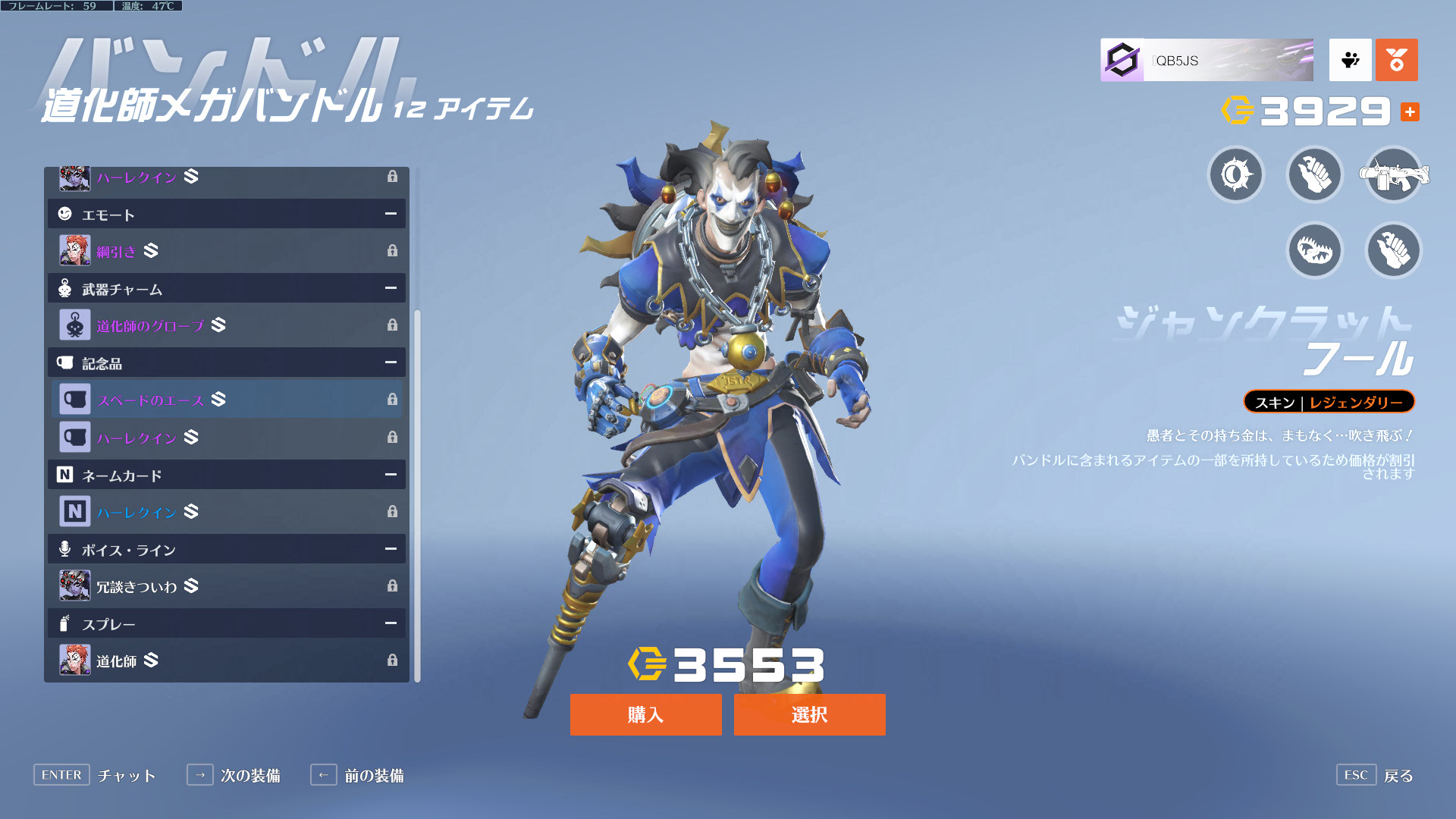
Task: Click the 購入 purchase button
Action: point(645,714)
